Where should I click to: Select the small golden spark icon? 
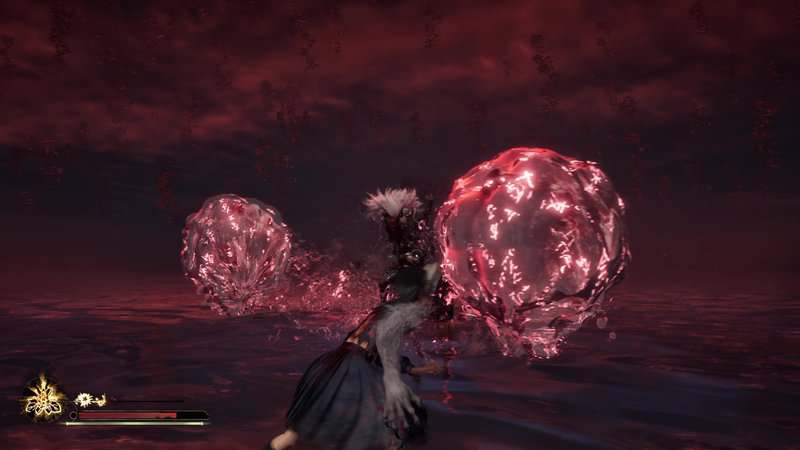84,399
